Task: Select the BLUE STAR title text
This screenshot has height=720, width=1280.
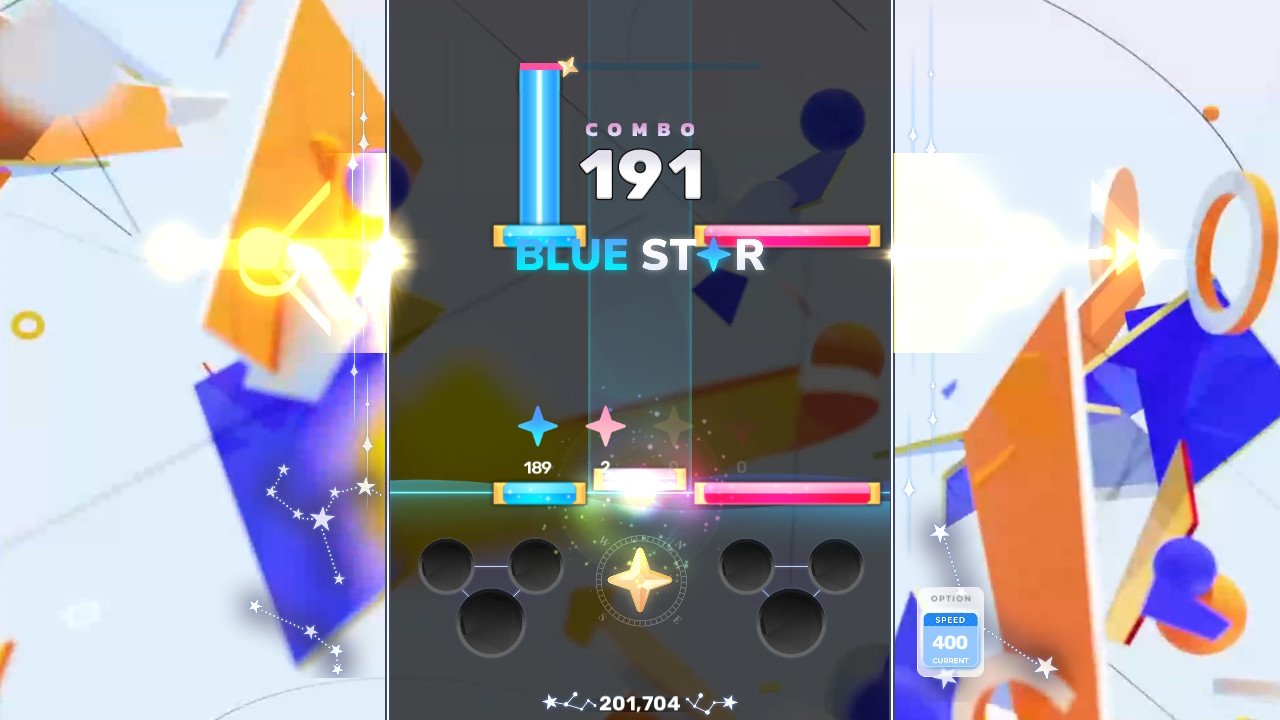Action: (x=640, y=256)
